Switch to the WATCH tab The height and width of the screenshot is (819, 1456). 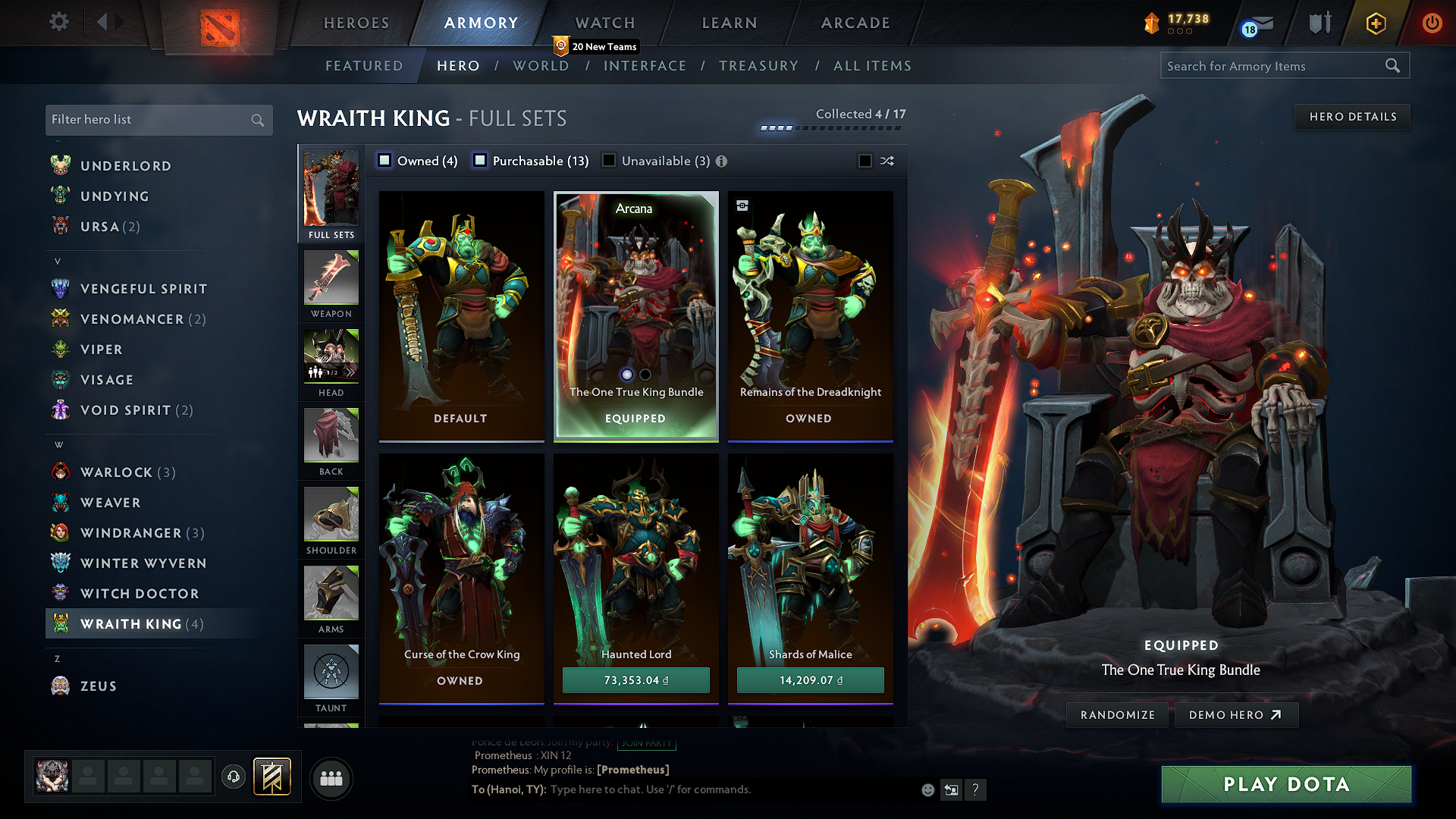click(x=604, y=24)
